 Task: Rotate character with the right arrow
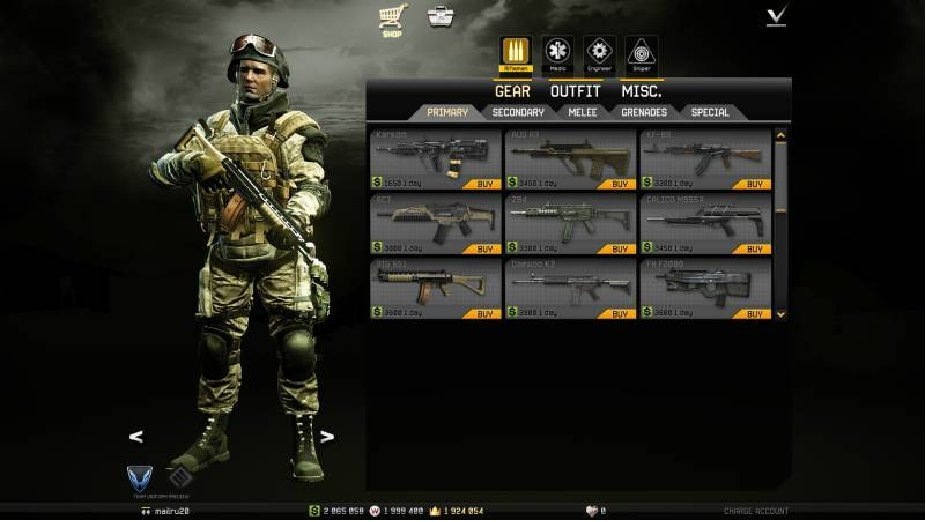pyautogui.click(x=326, y=436)
